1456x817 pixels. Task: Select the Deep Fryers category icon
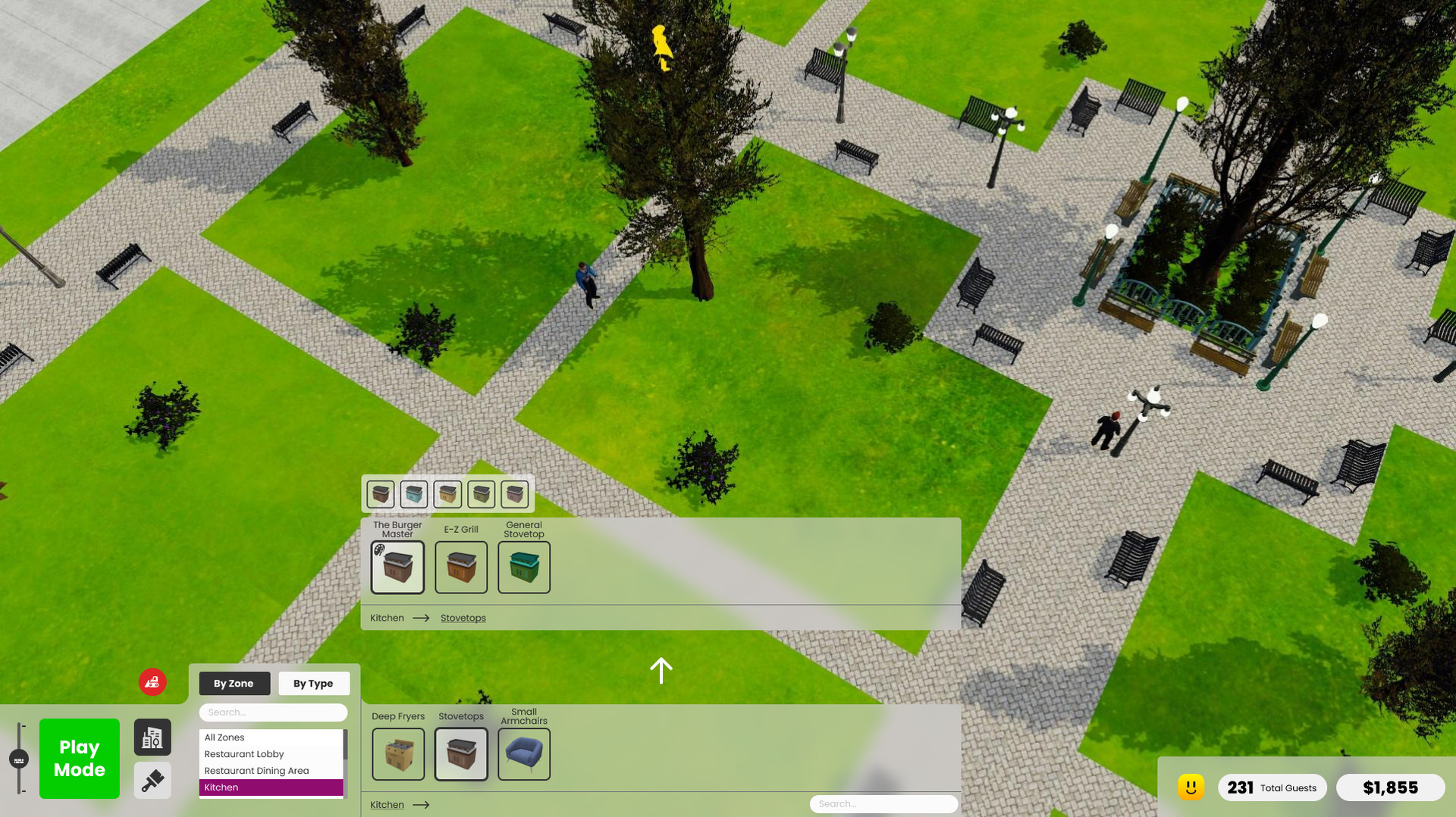point(398,754)
